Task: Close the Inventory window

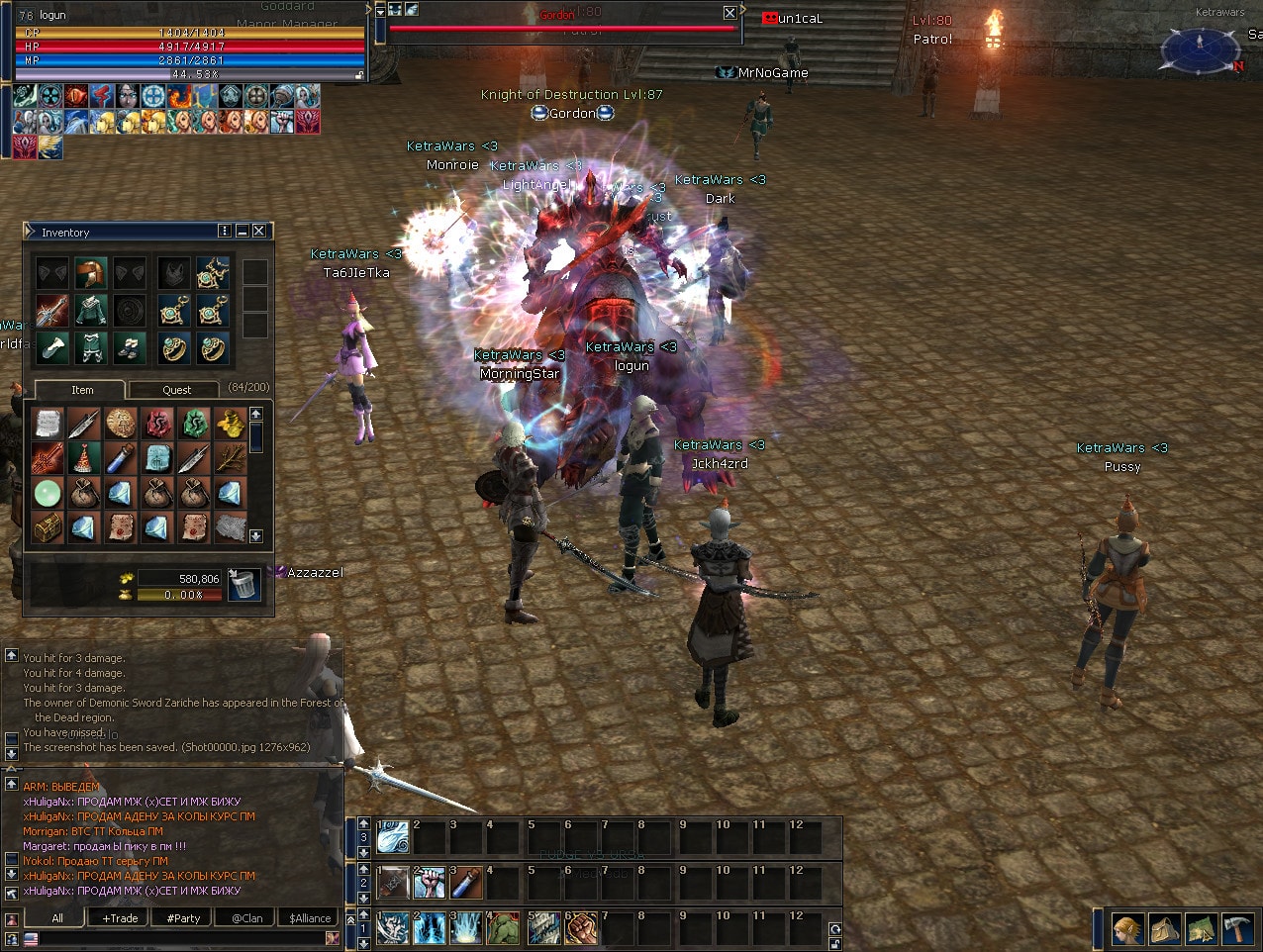Action: pos(259,231)
